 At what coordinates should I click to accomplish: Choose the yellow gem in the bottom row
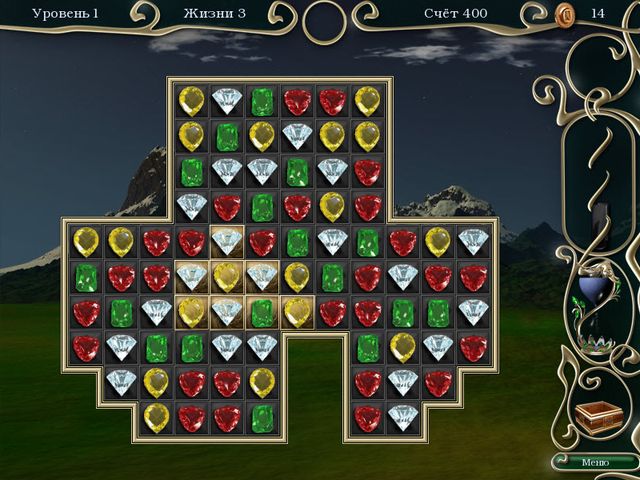156,417
